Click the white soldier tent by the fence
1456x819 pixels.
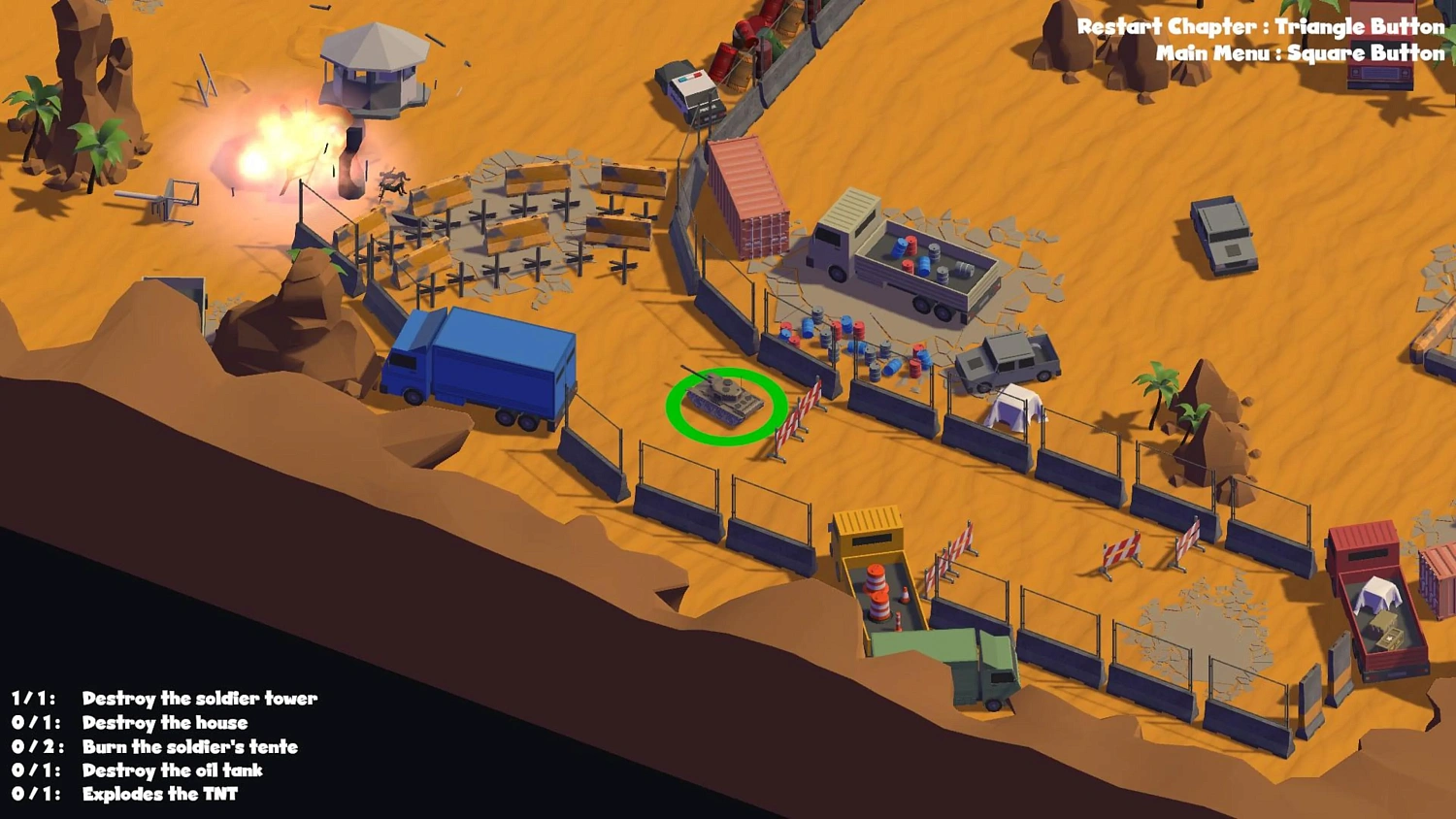(x=1014, y=408)
